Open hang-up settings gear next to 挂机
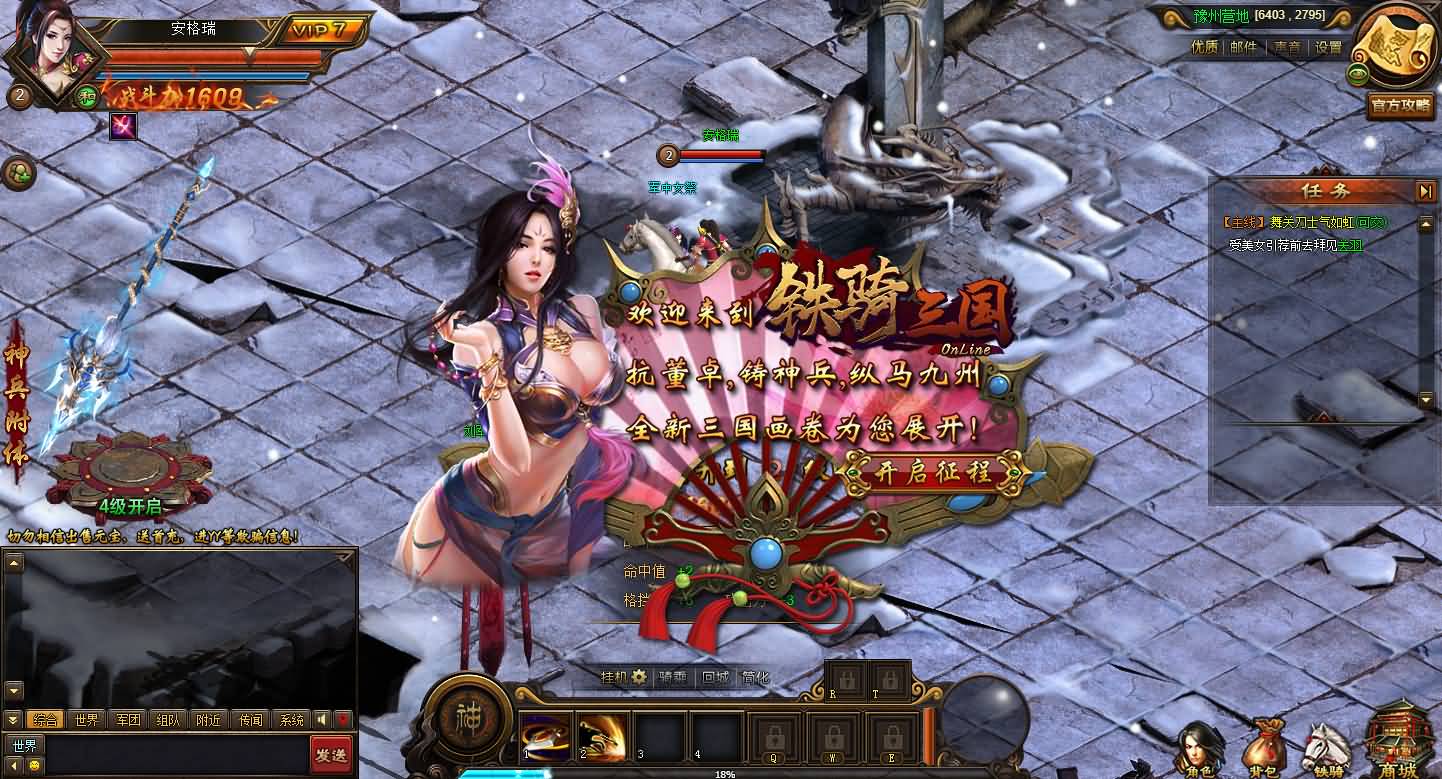 point(638,677)
